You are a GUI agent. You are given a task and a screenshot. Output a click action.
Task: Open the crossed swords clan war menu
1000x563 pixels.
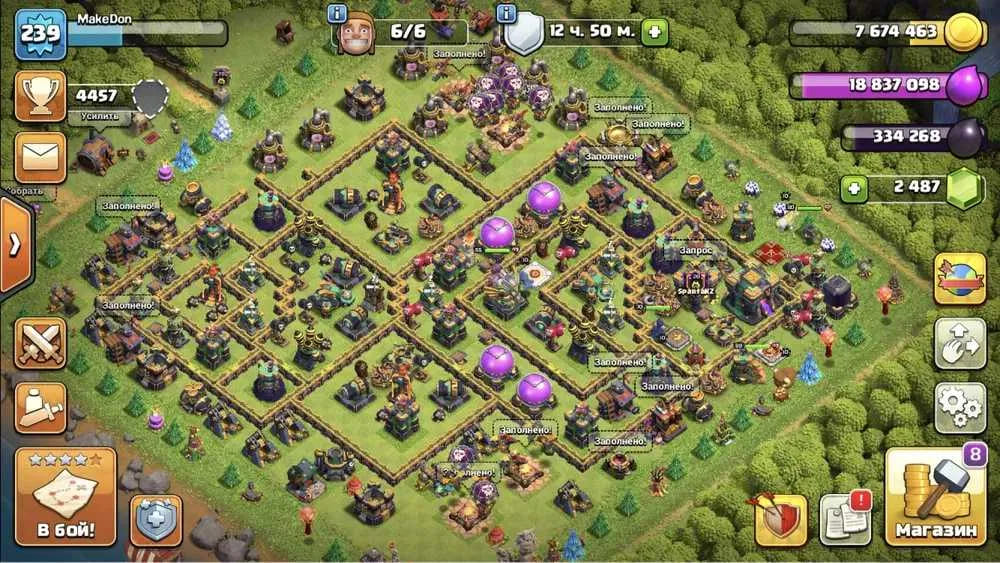(x=41, y=343)
